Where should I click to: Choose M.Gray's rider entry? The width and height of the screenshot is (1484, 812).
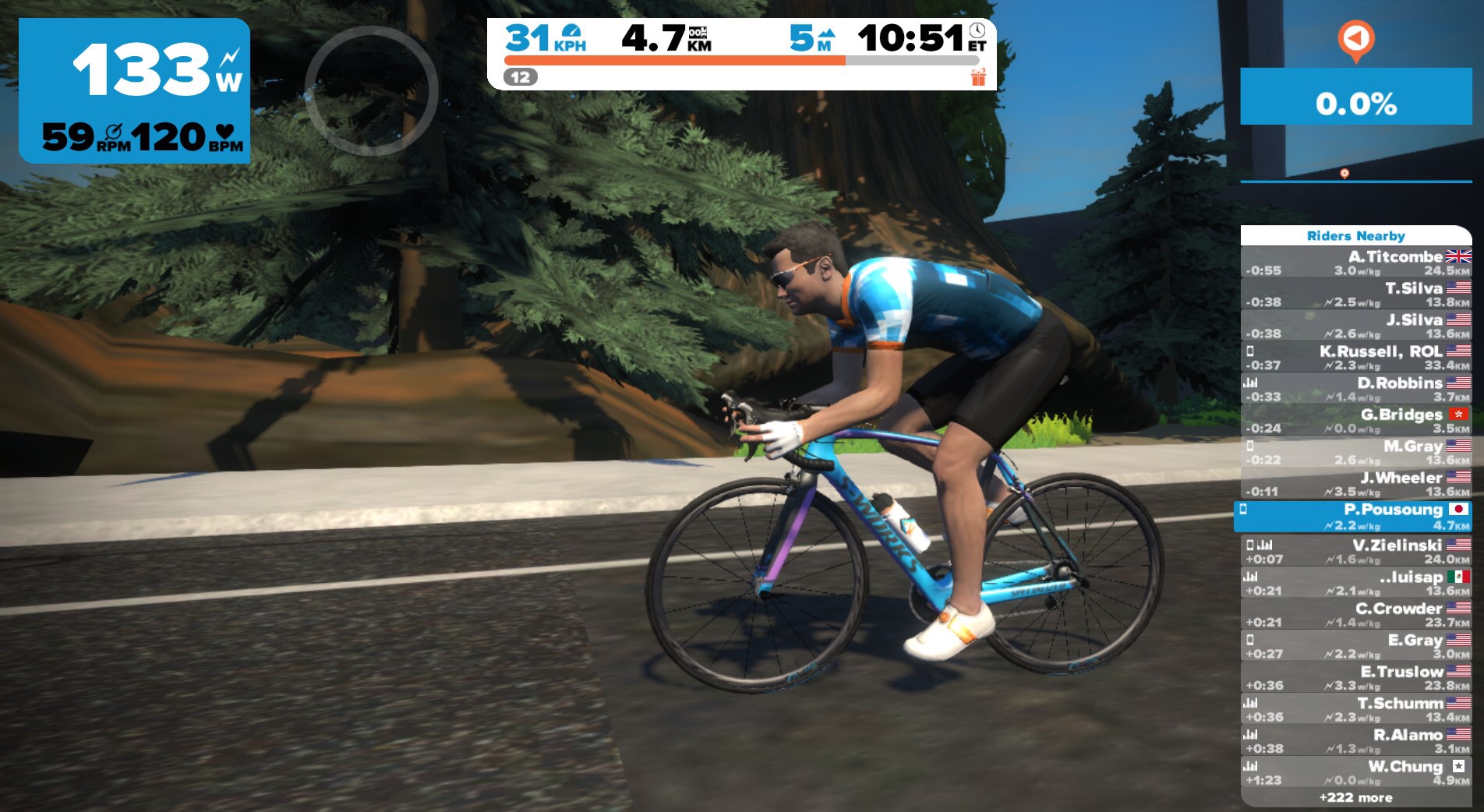pos(1356,452)
